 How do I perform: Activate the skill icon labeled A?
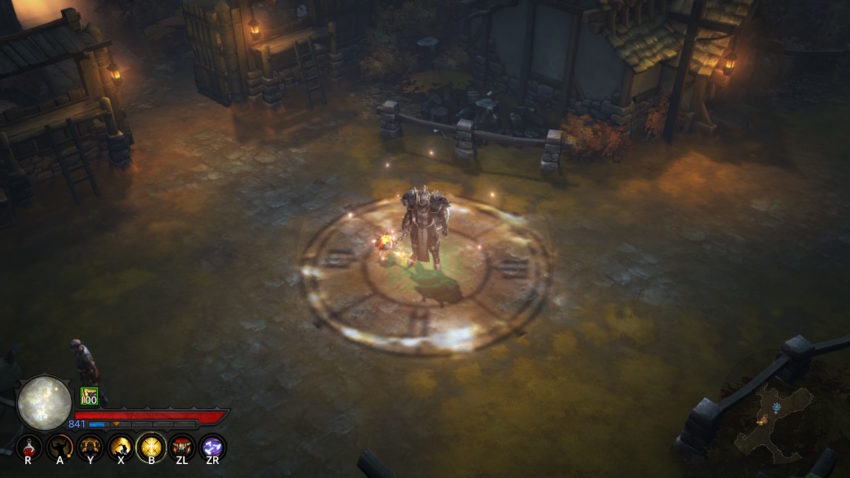pyautogui.click(x=60, y=445)
